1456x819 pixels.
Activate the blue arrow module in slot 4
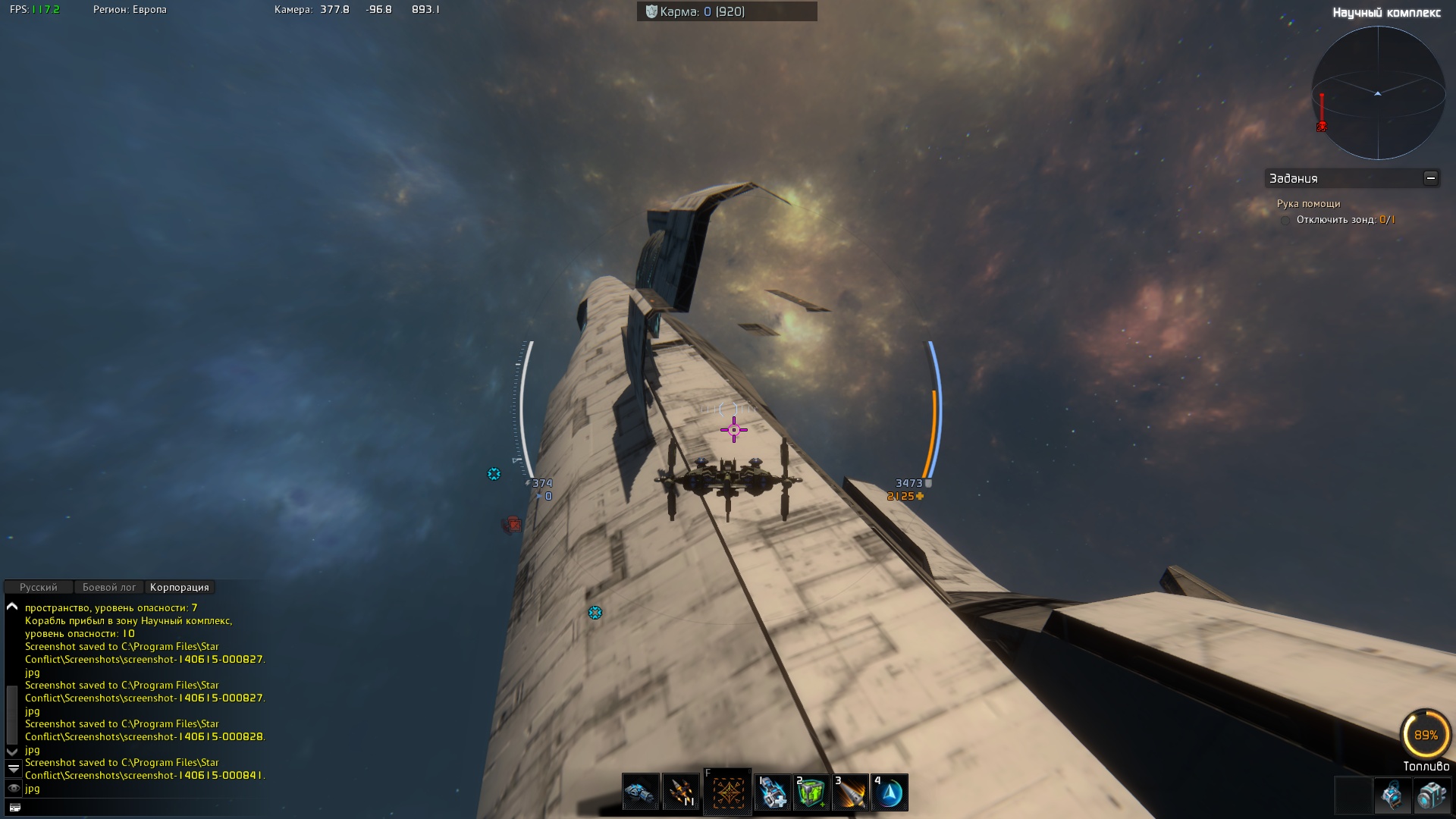click(x=890, y=792)
